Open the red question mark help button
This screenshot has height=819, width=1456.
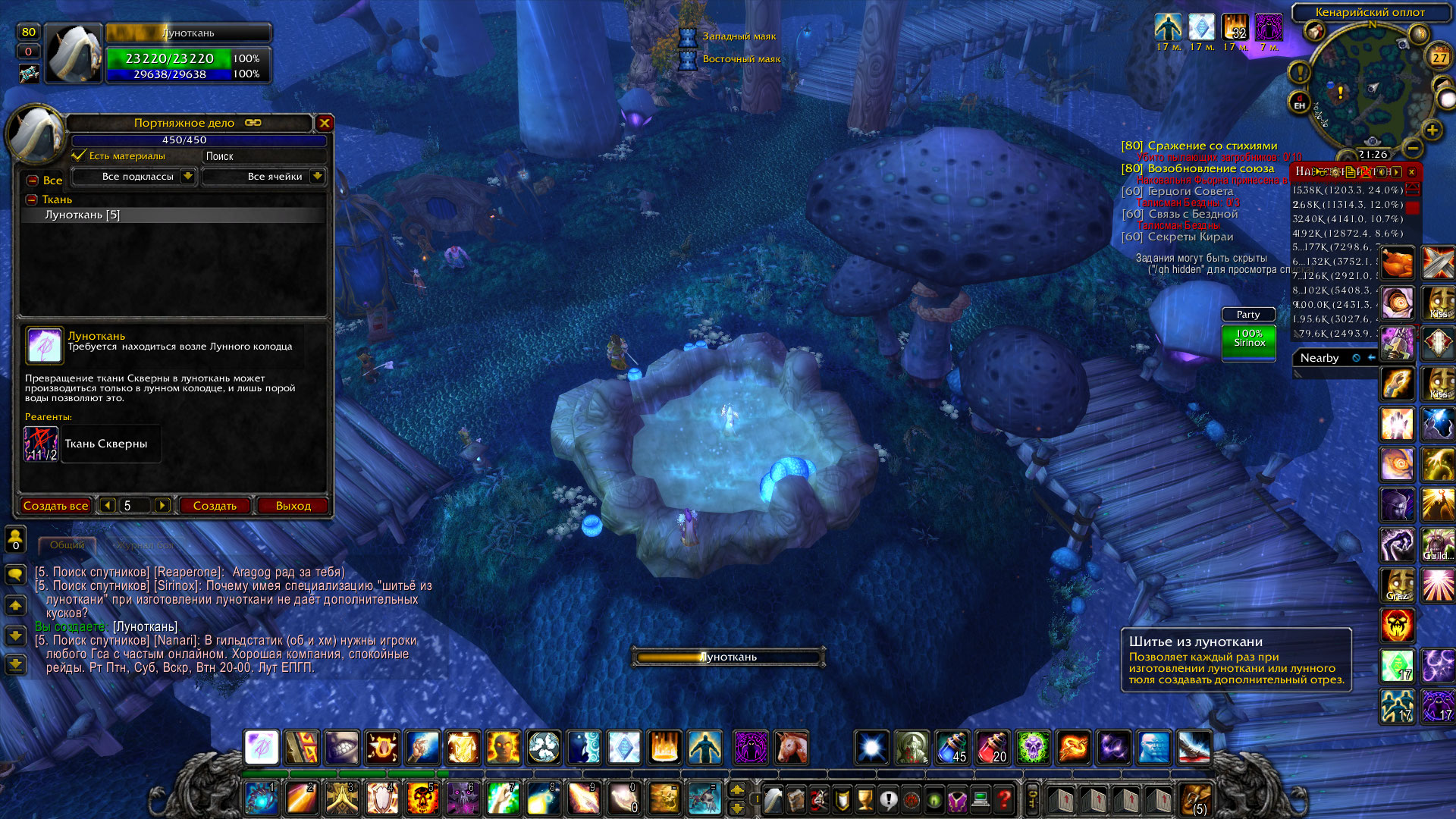pyautogui.click(x=1004, y=799)
